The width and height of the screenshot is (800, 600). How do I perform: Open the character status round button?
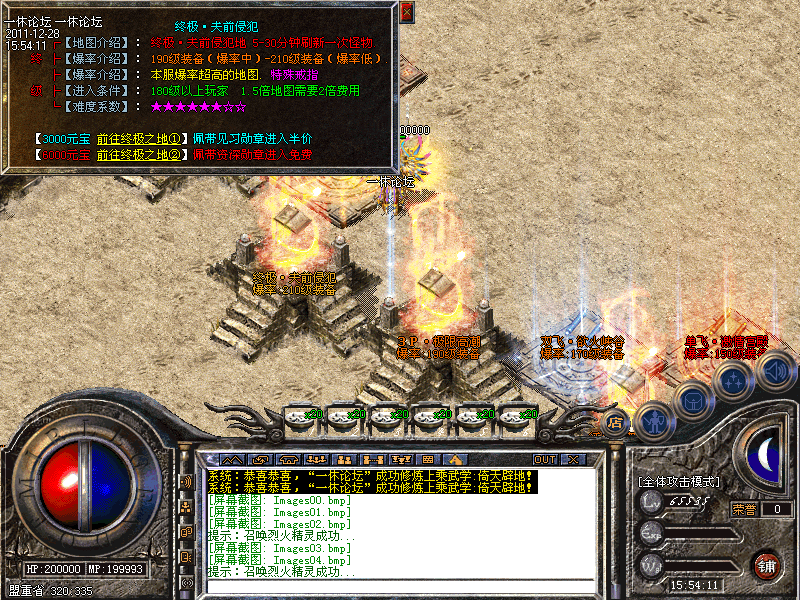pos(655,419)
